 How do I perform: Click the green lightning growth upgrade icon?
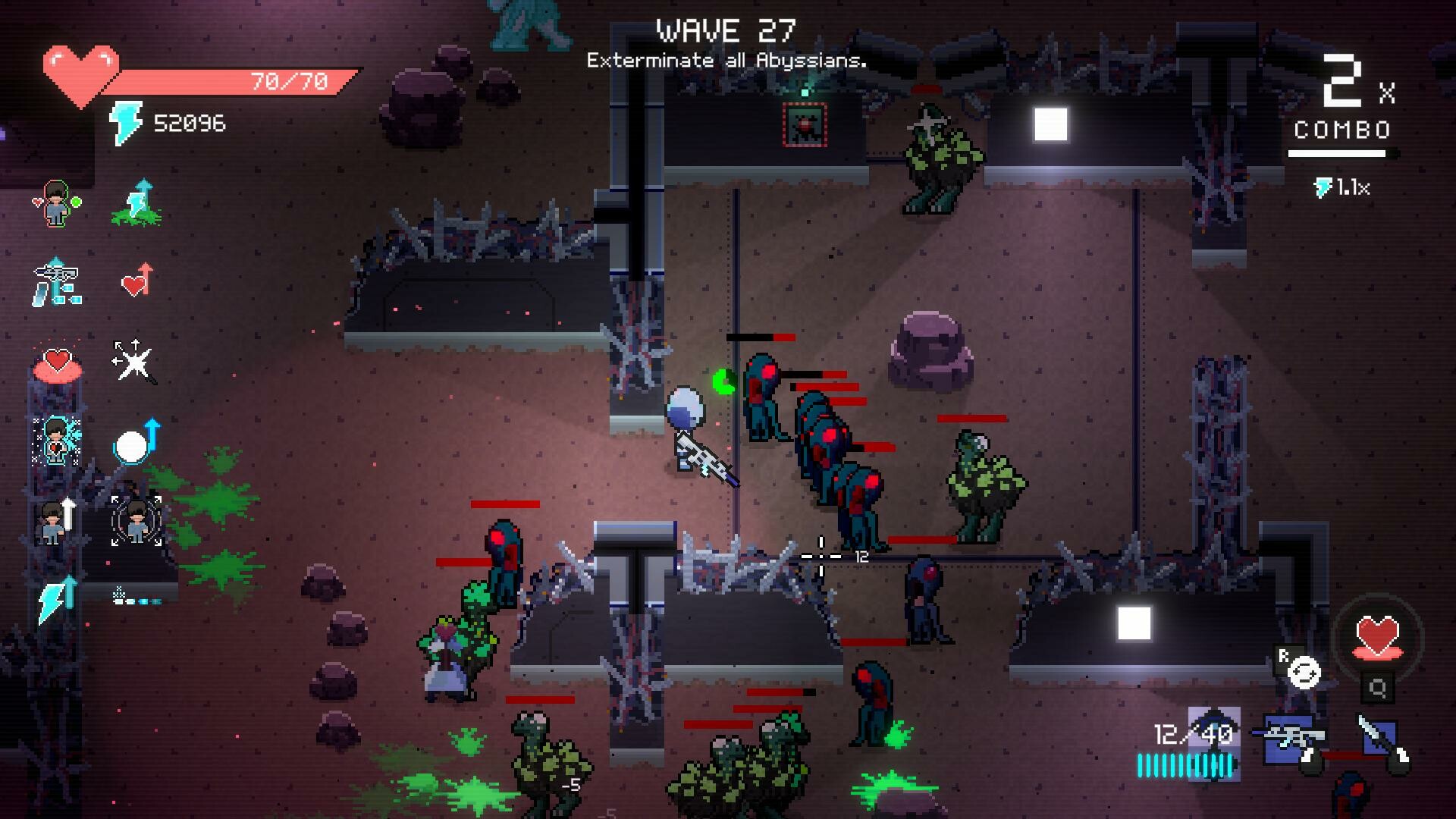point(137,203)
